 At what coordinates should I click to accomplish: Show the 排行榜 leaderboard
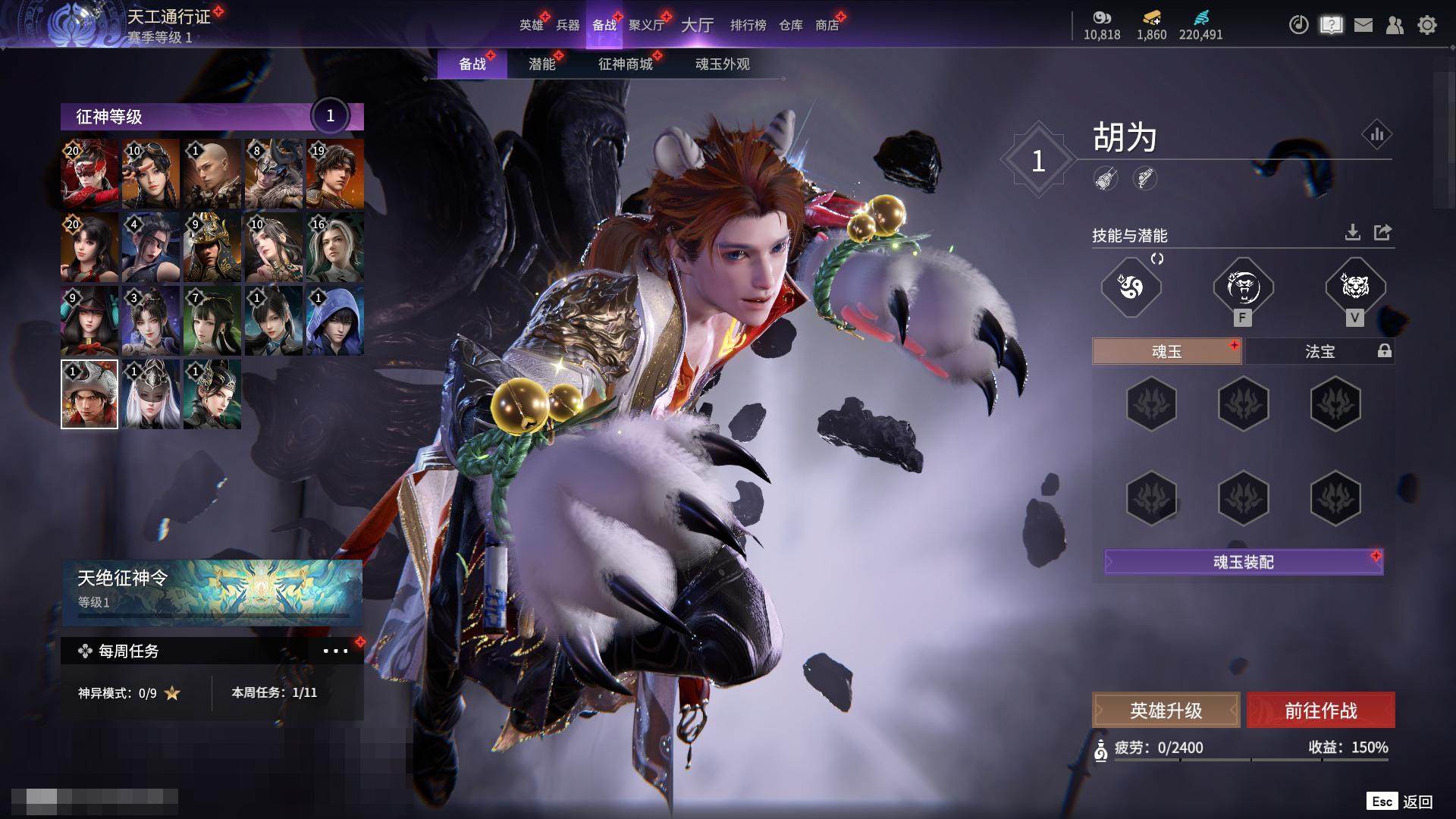[748, 25]
